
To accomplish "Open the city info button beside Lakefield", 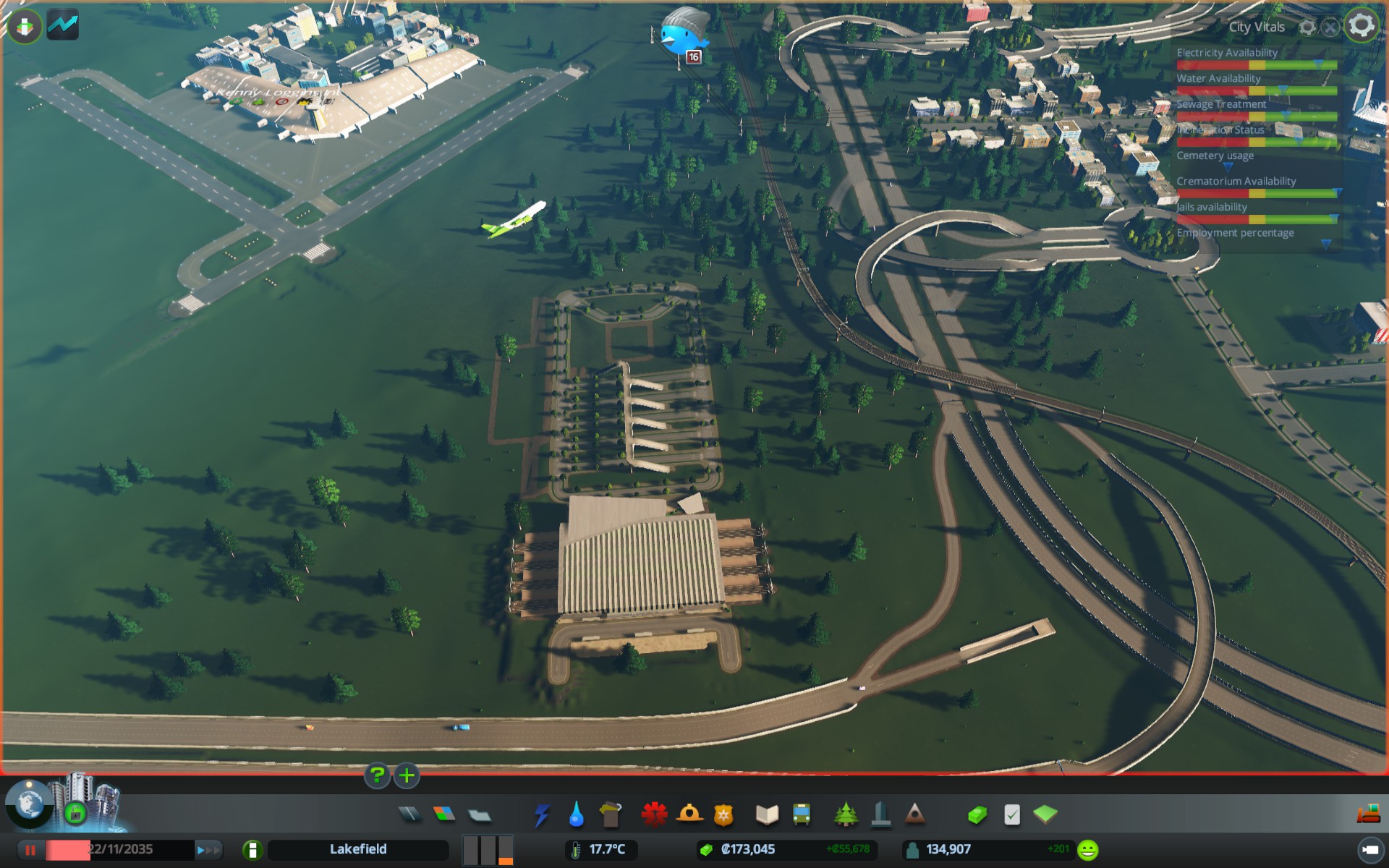I will pyautogui.click(x=252, y=850).
